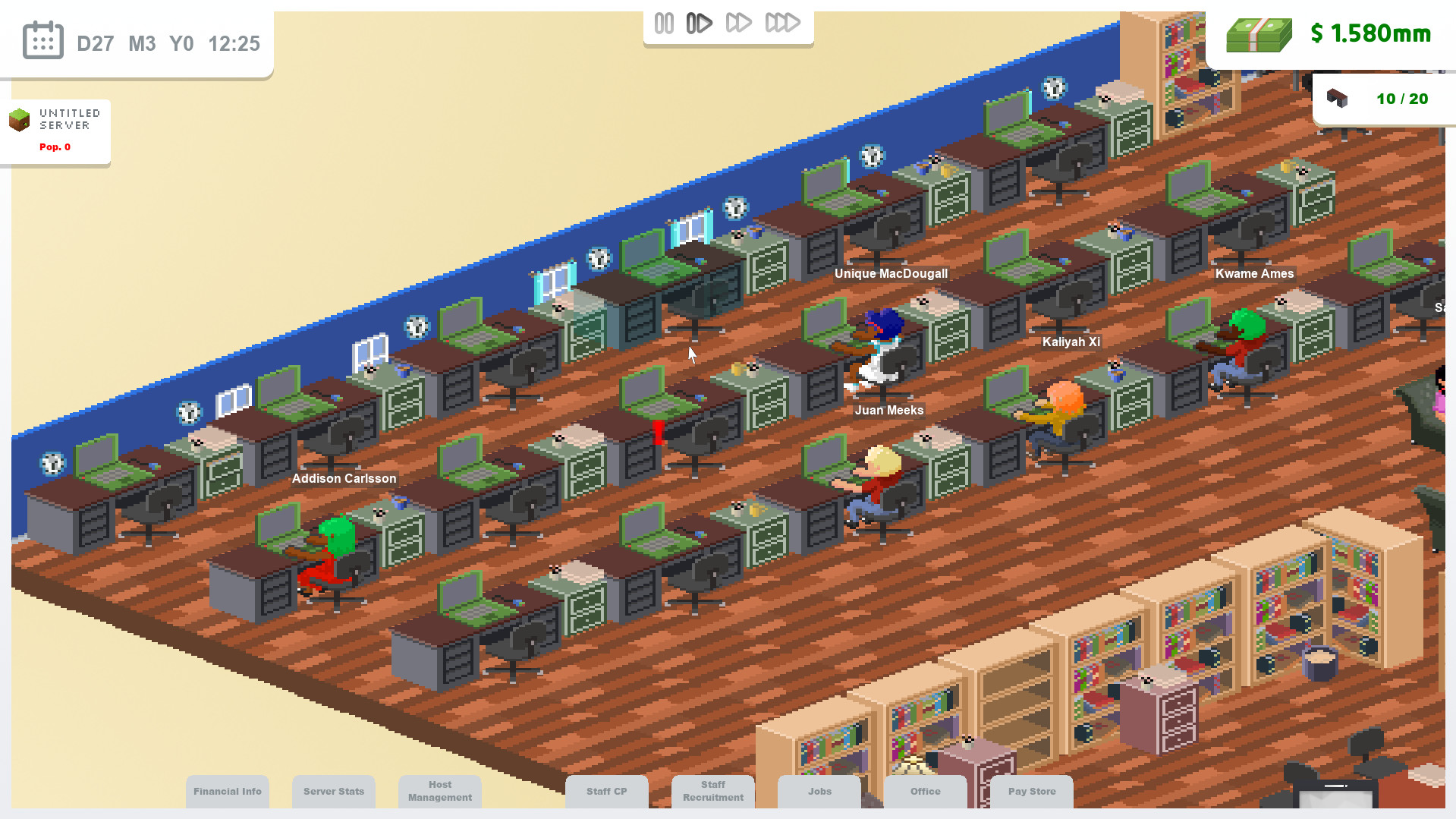Click the question-mark bubble above Unique MacDougall's desk
Image resolution: width=1456 pixels, height=819 pixels.
[871, 156]
